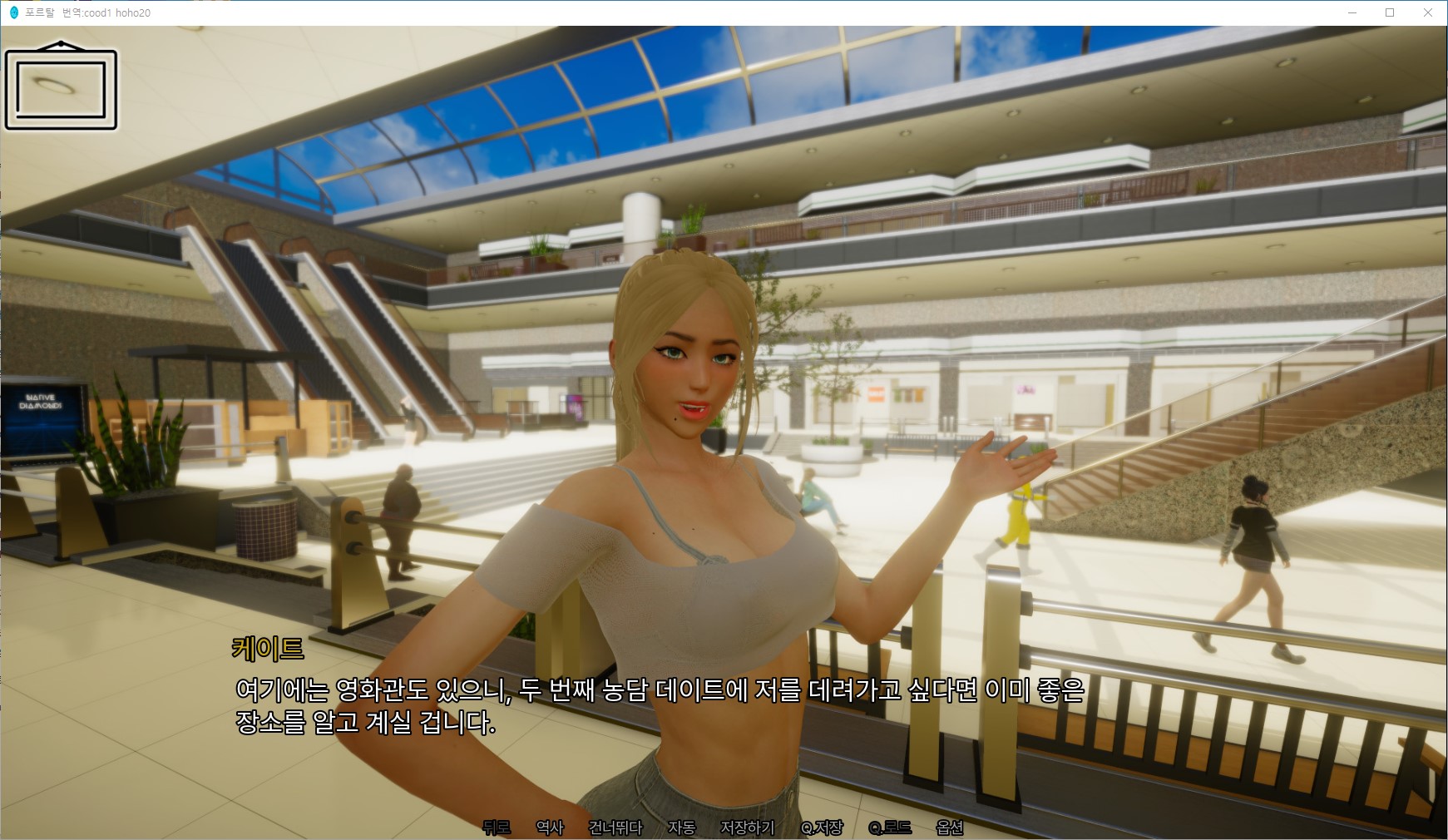
Task: Quick save with Q.저장
Action: pos(822,828)
